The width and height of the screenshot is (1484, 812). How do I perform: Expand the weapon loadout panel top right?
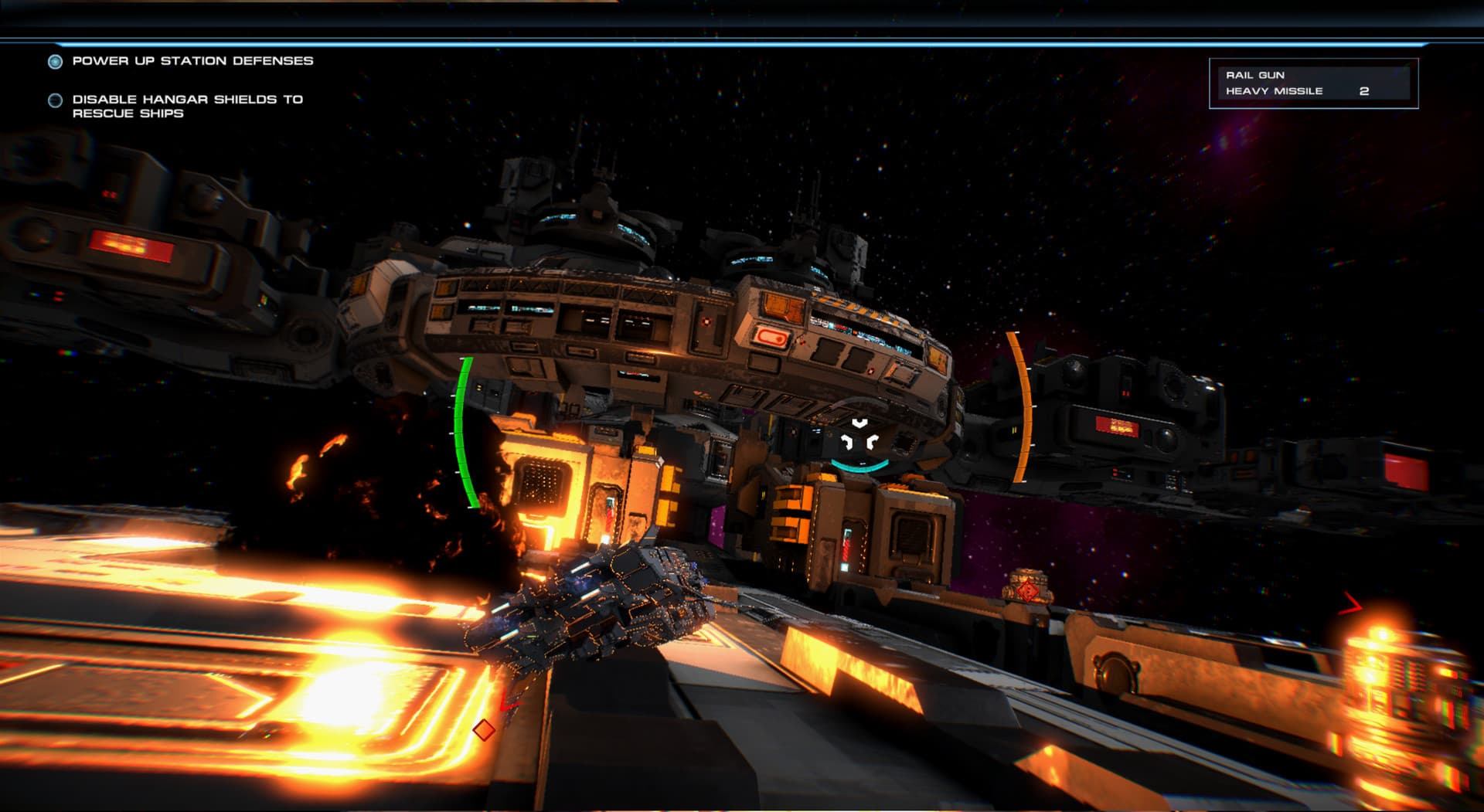[x=1312, y=83]
